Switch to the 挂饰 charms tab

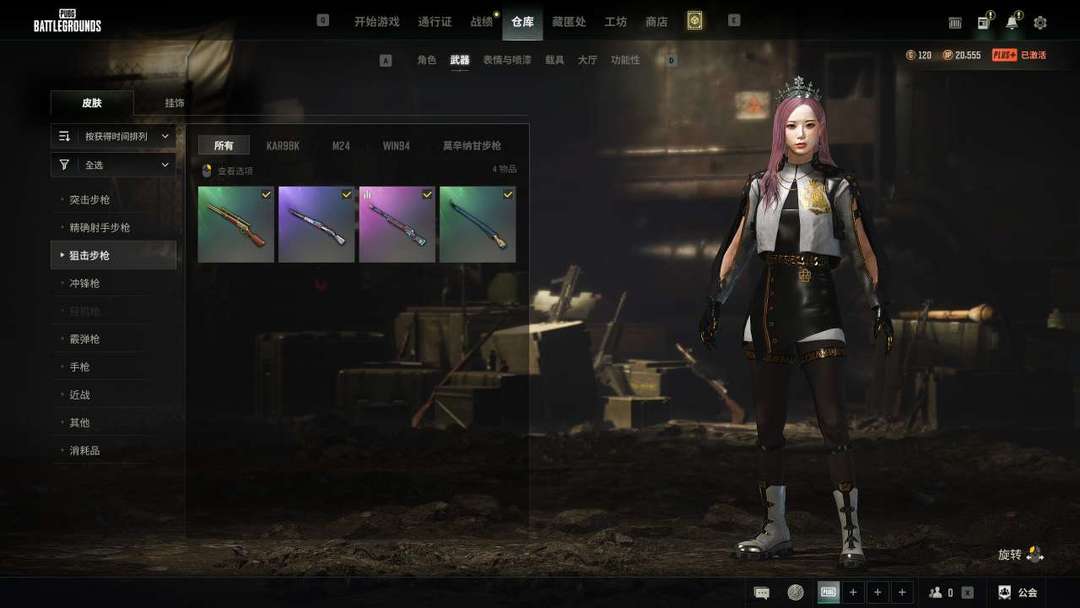pyautogui.click(x=174, y=103)
